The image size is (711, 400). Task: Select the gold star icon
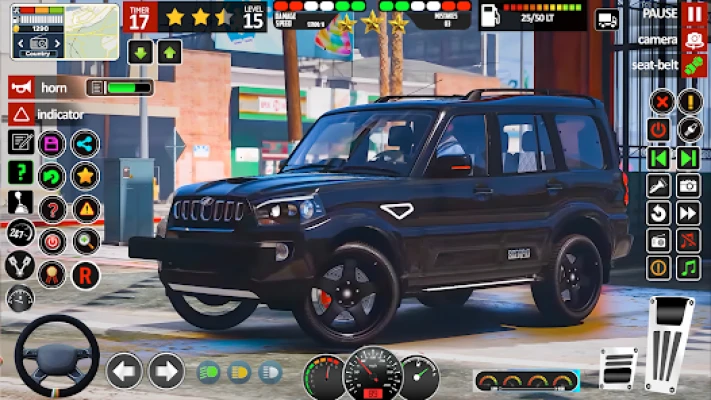[x=86, y=176]
